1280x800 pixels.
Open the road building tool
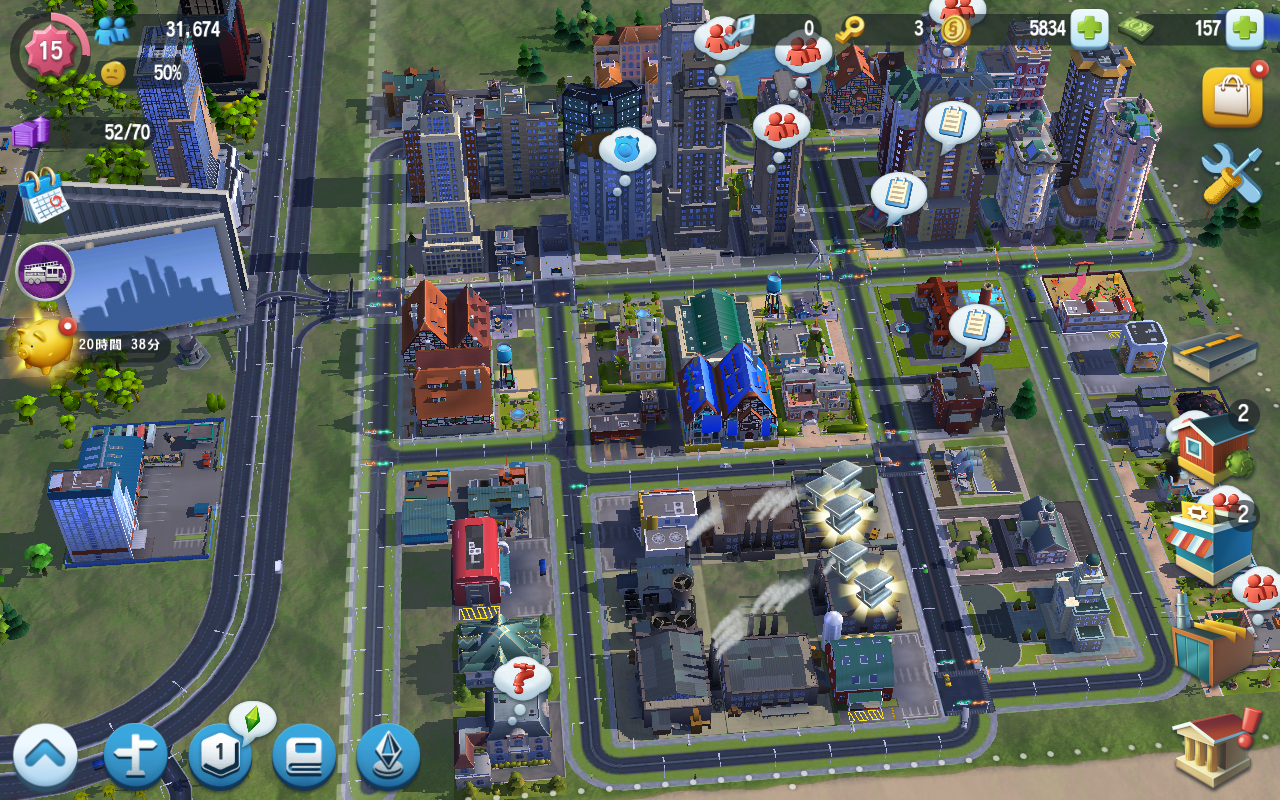click(1213, 355)
